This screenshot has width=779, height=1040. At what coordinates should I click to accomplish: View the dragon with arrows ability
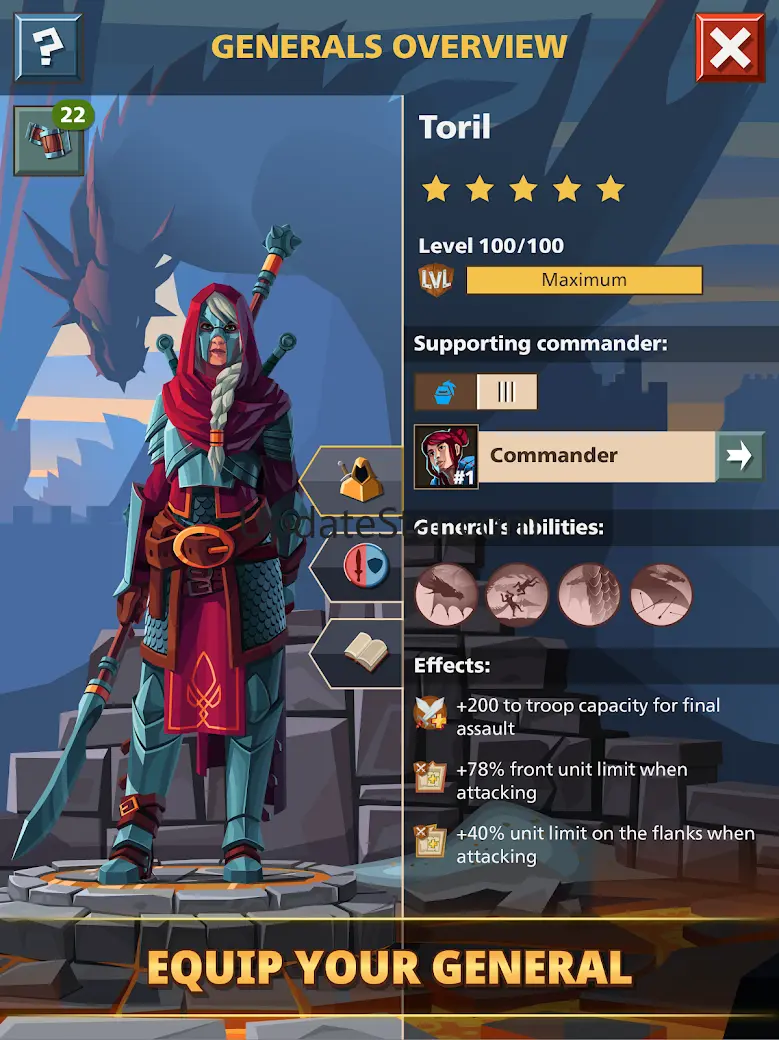coord(661,595)
